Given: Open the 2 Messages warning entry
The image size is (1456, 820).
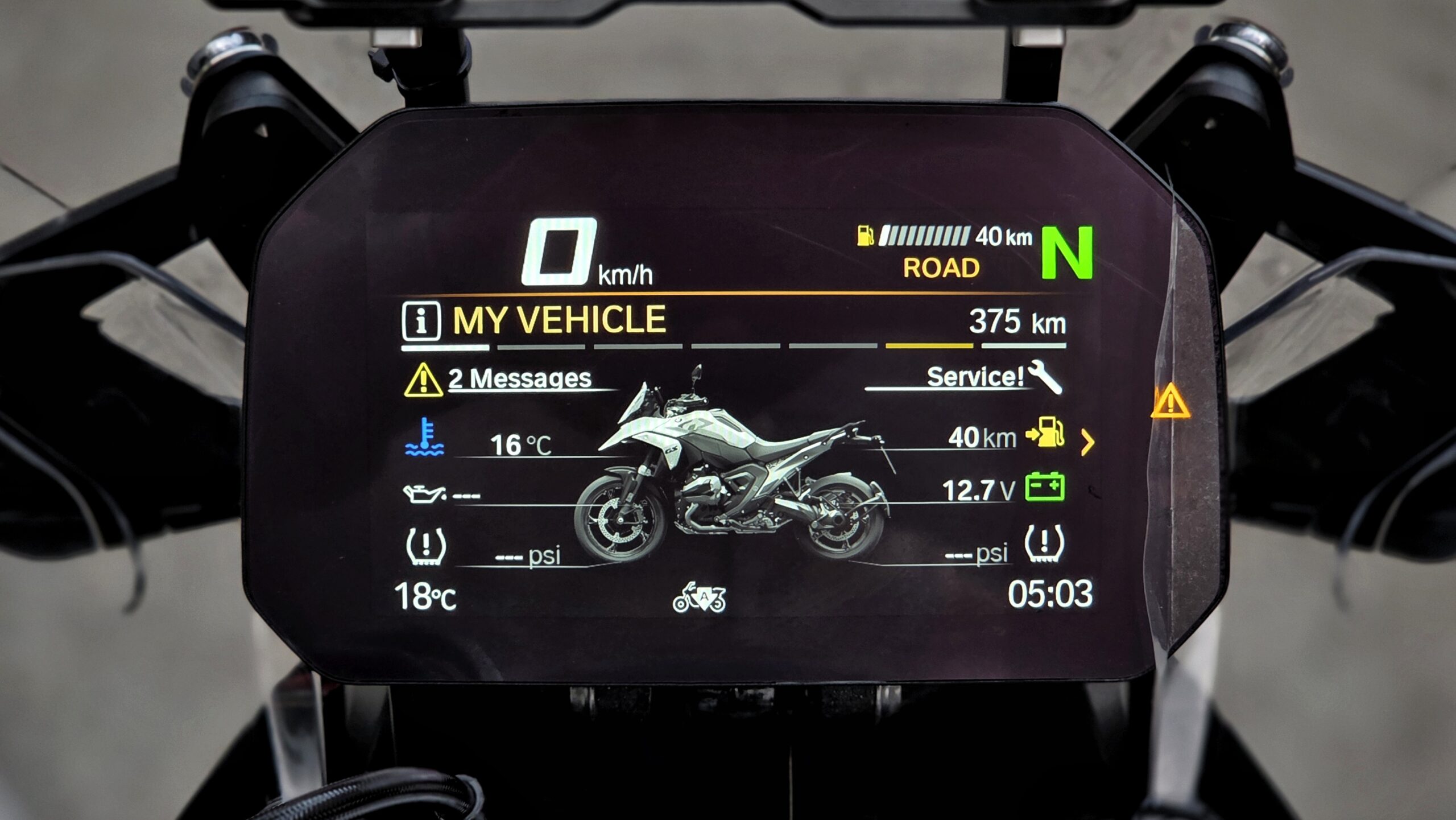Looking at the screenshot, I should [519, 379].
